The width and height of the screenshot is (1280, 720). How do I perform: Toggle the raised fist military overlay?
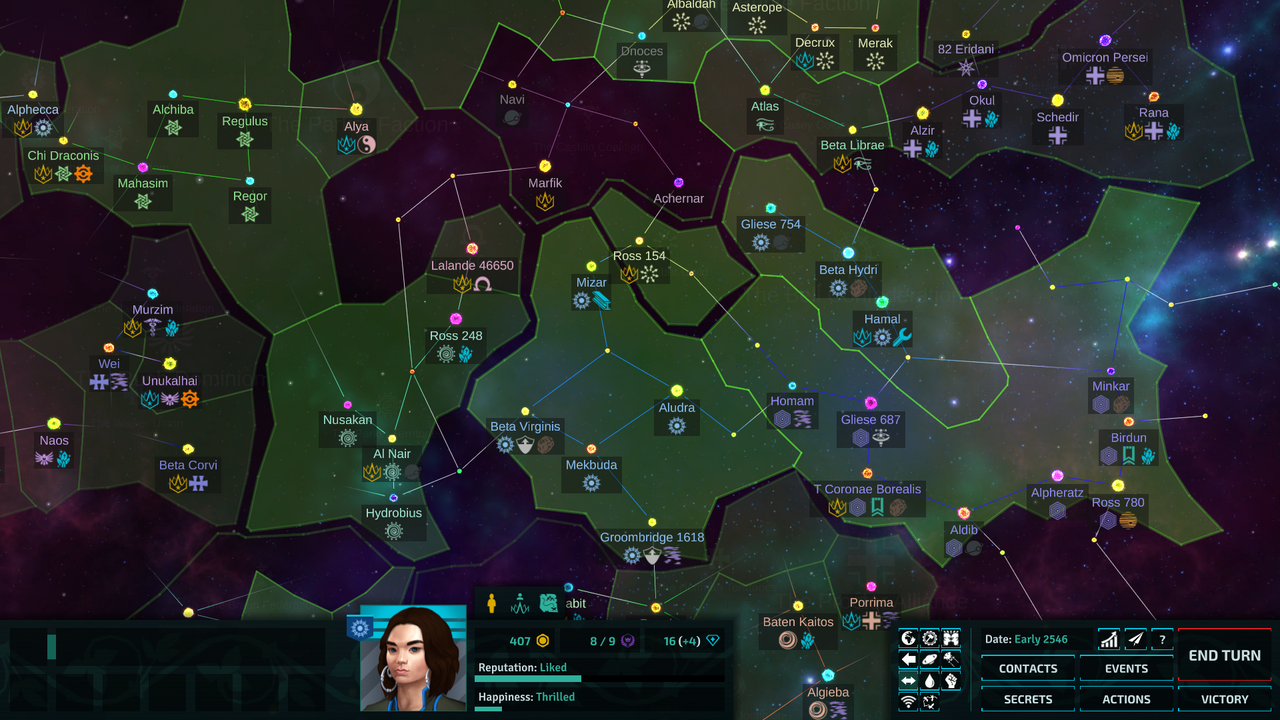952,680
